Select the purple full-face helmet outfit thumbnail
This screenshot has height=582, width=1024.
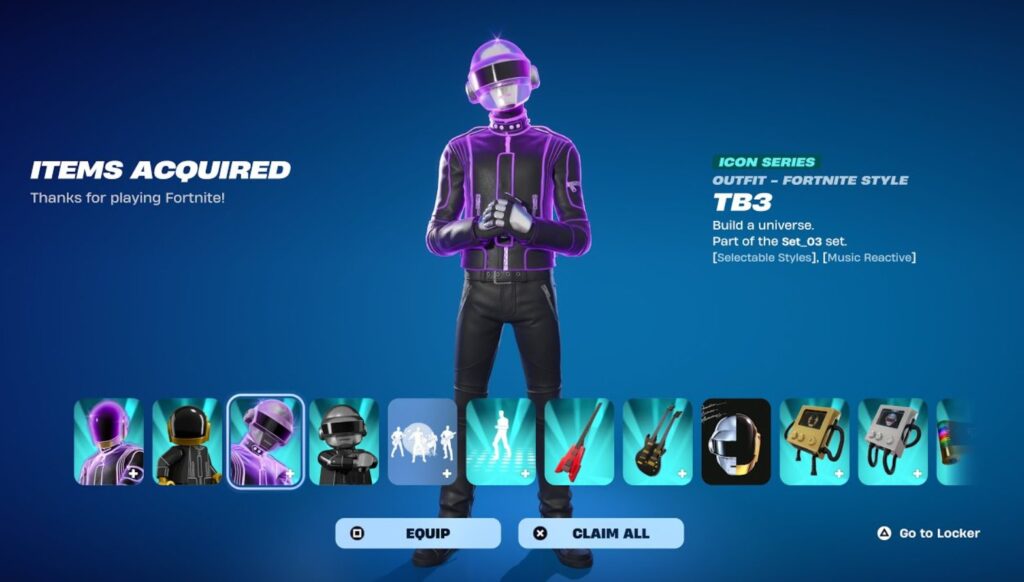pos(109,442)
